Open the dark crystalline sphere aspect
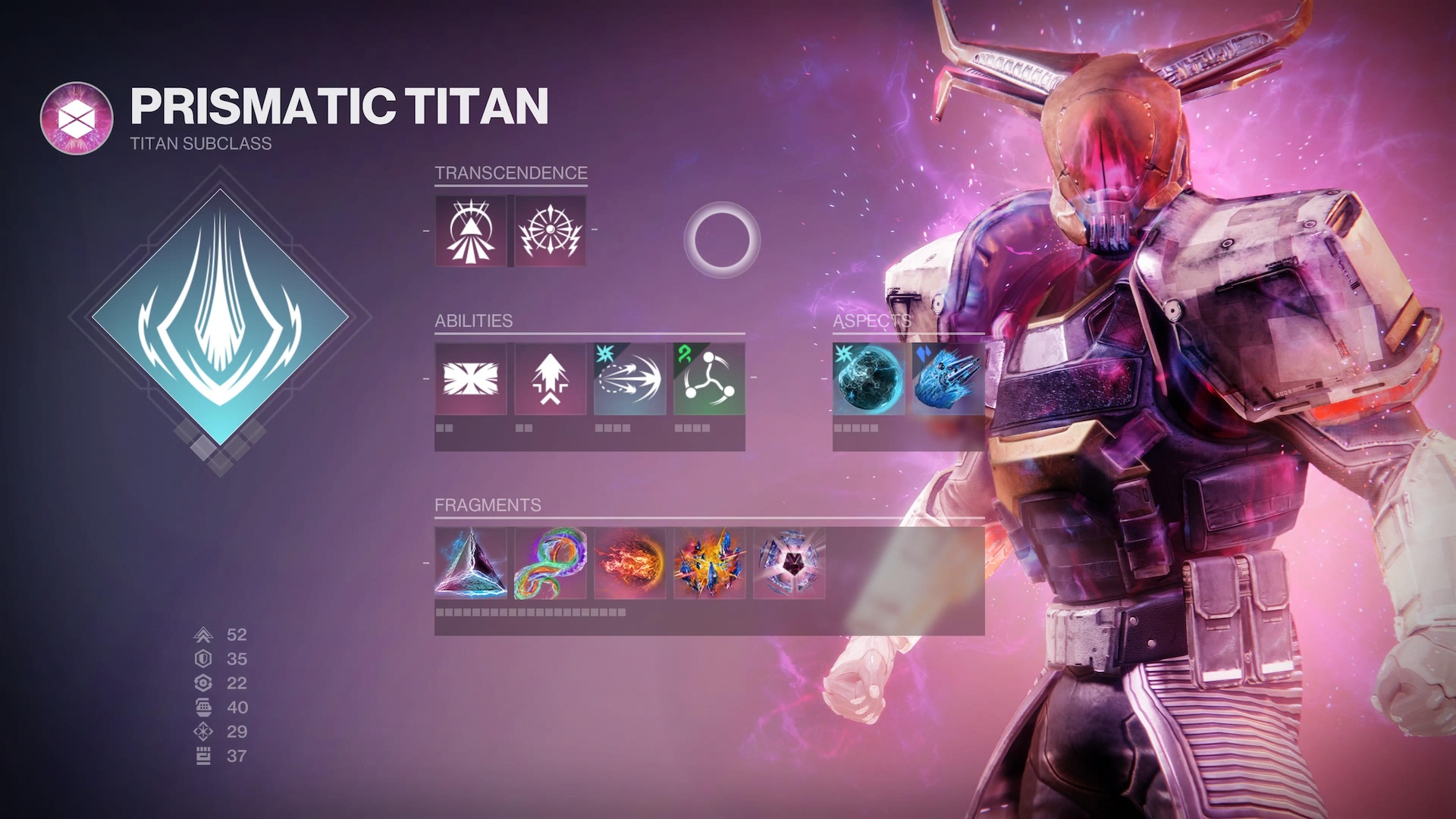 point(869,378)
